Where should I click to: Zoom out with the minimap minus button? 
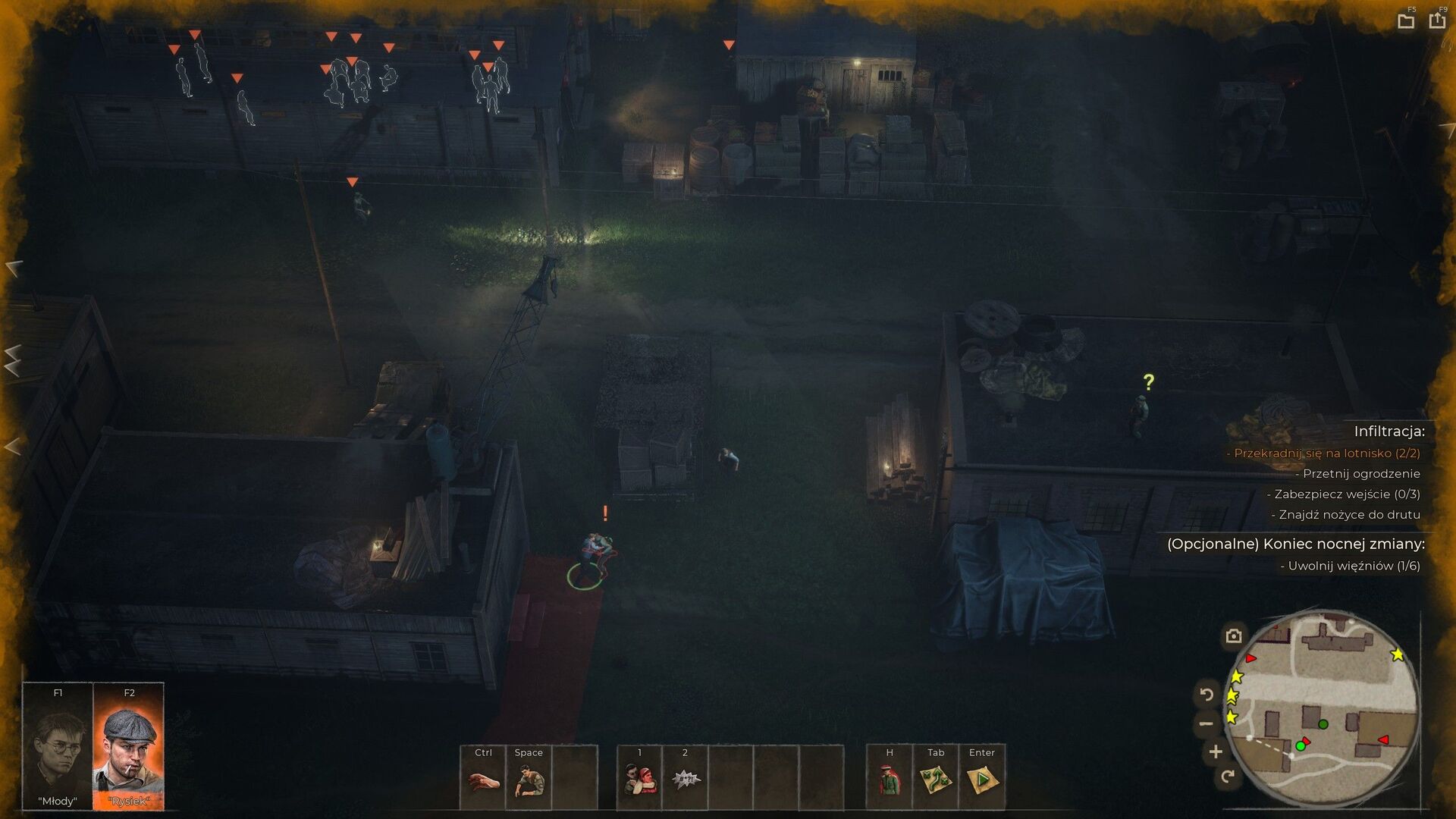(x=1207, y=723)
